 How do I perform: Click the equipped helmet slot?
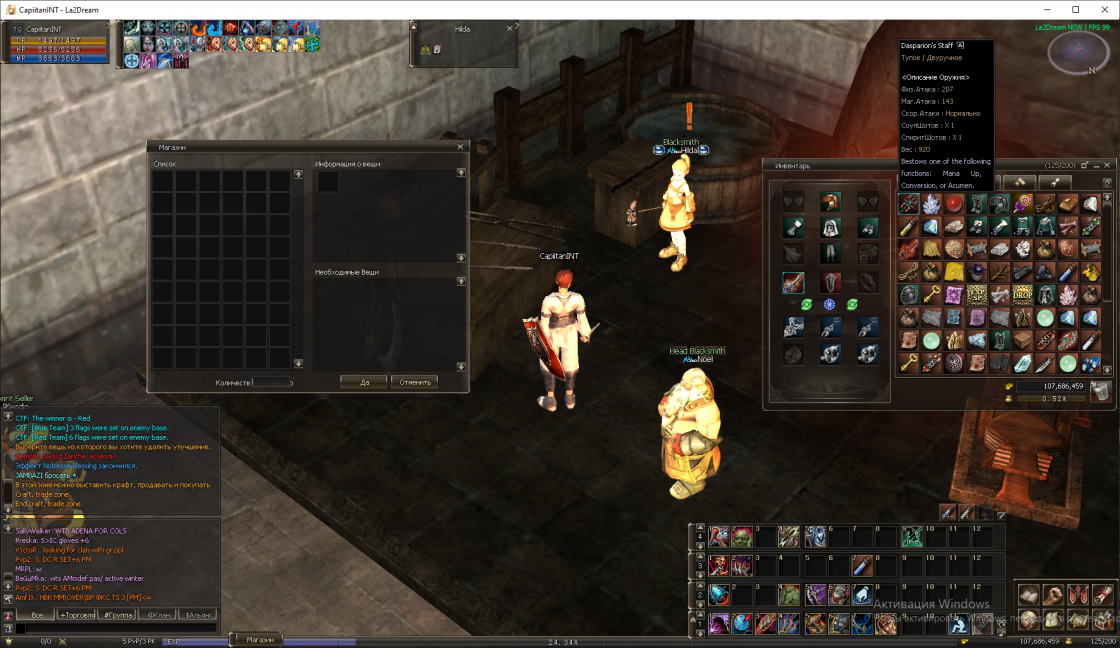tap(829, 202)
